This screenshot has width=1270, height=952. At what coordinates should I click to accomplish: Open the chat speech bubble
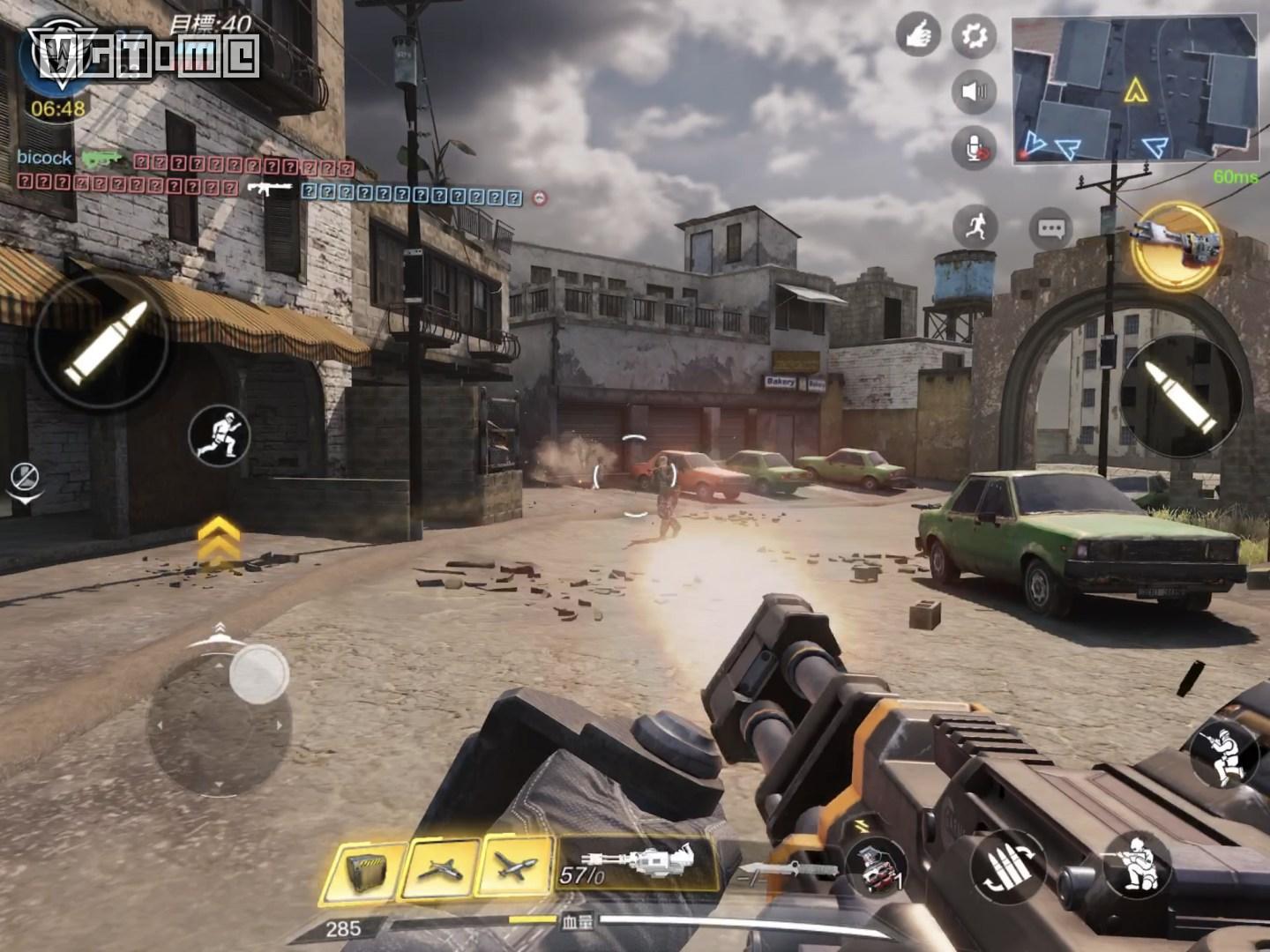(x=1050, y=229)
